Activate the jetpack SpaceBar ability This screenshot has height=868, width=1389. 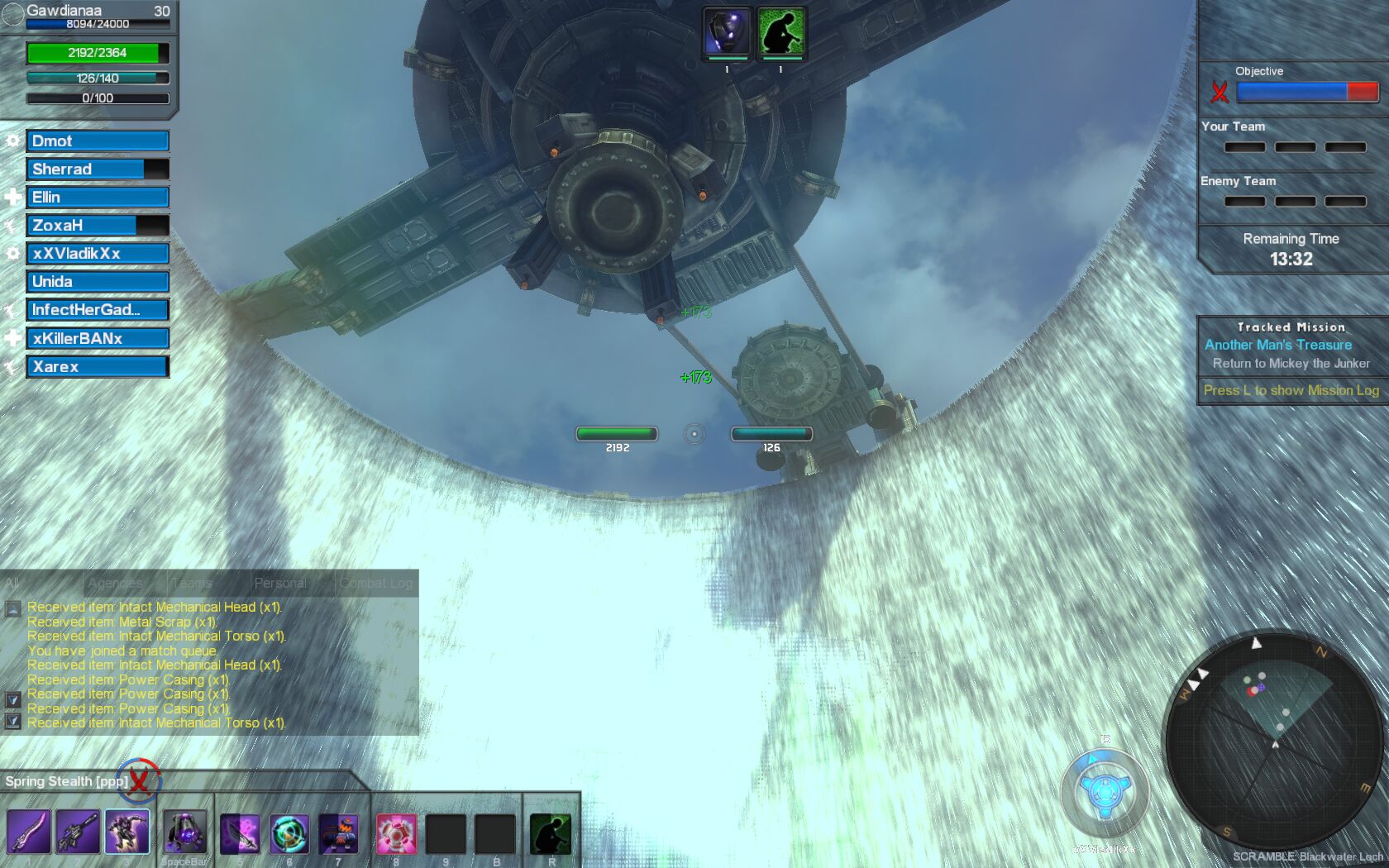[x=185, y=832]
